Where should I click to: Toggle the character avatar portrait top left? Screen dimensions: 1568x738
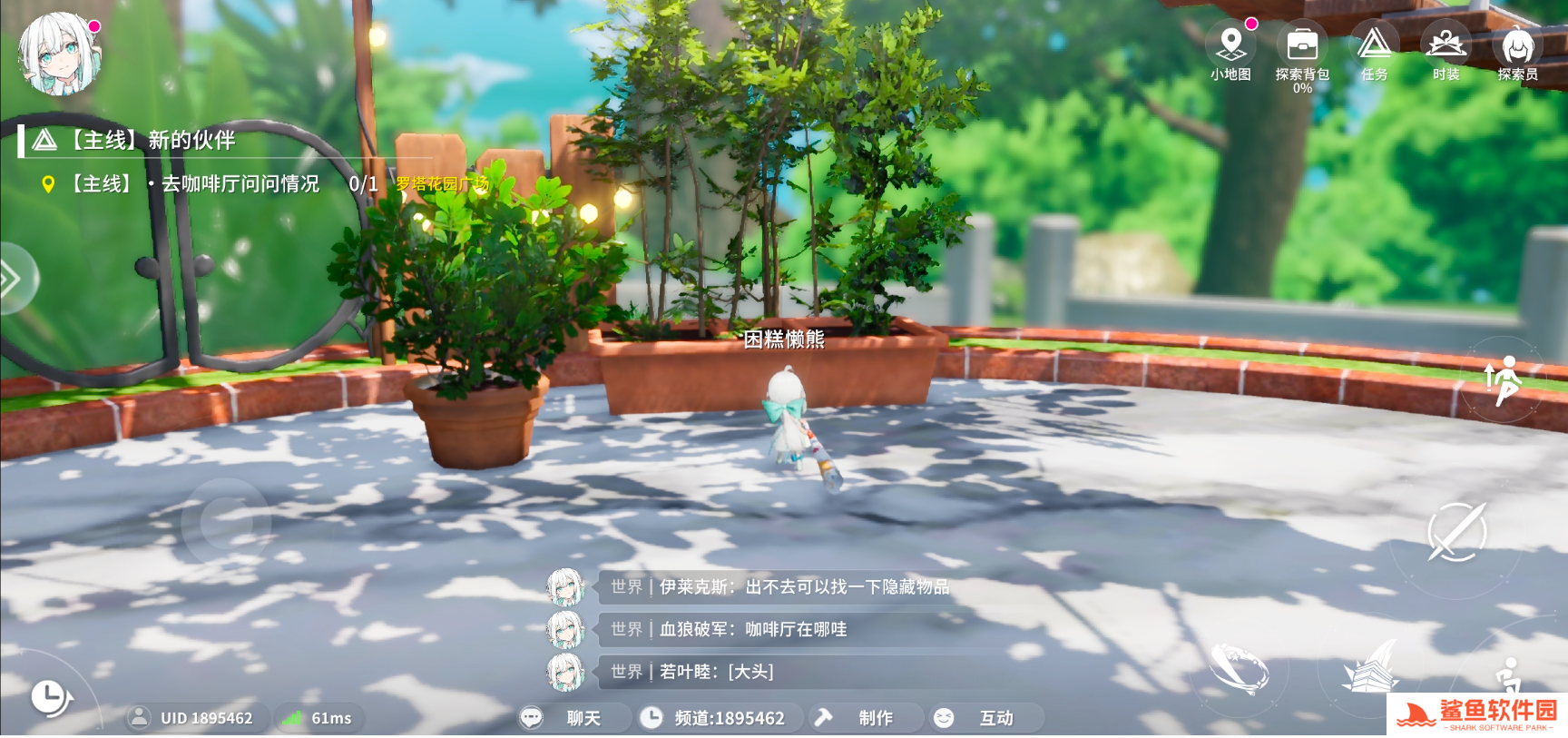(x=56, y=56)
